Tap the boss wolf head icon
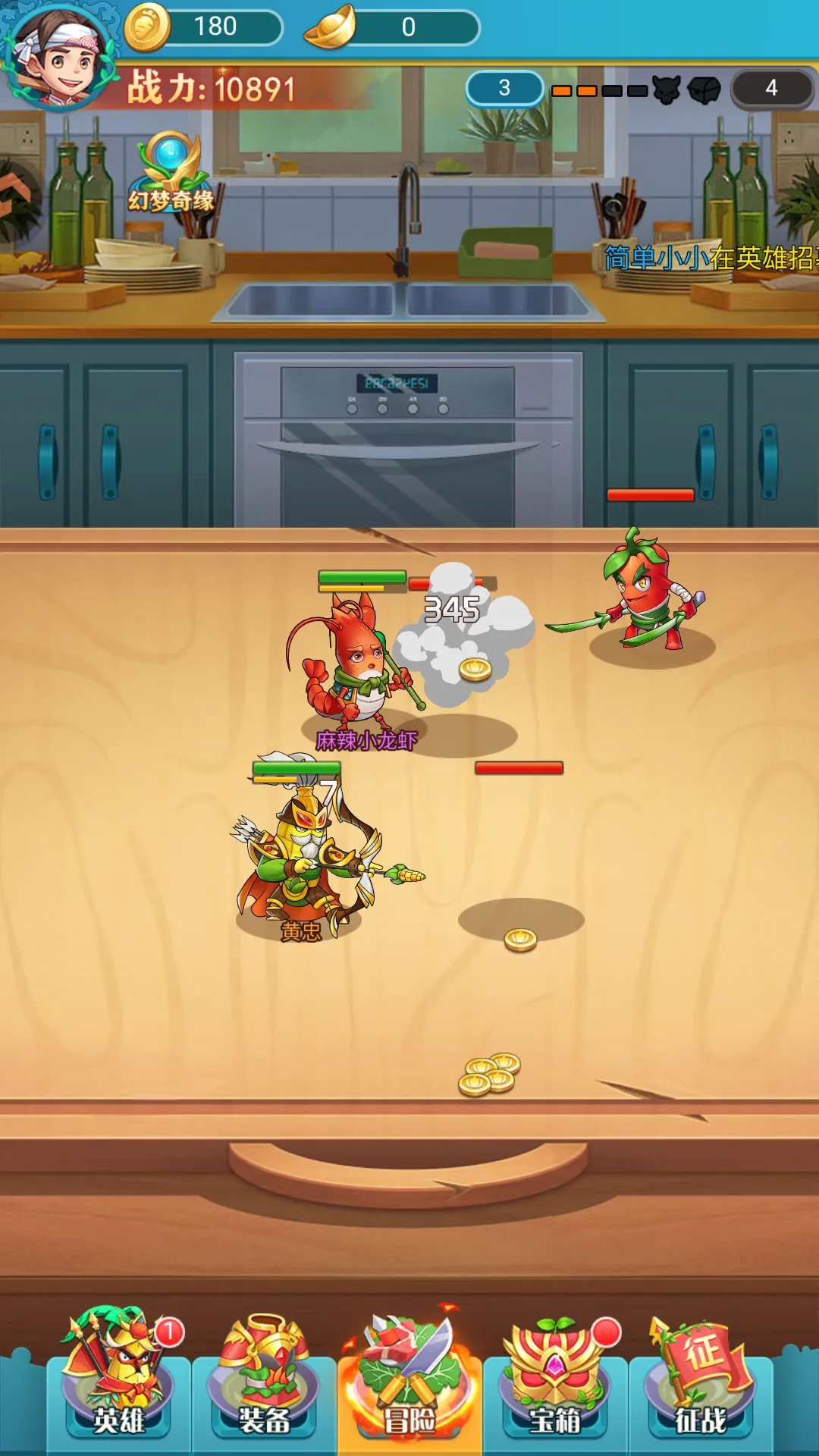 coord(667,90)
